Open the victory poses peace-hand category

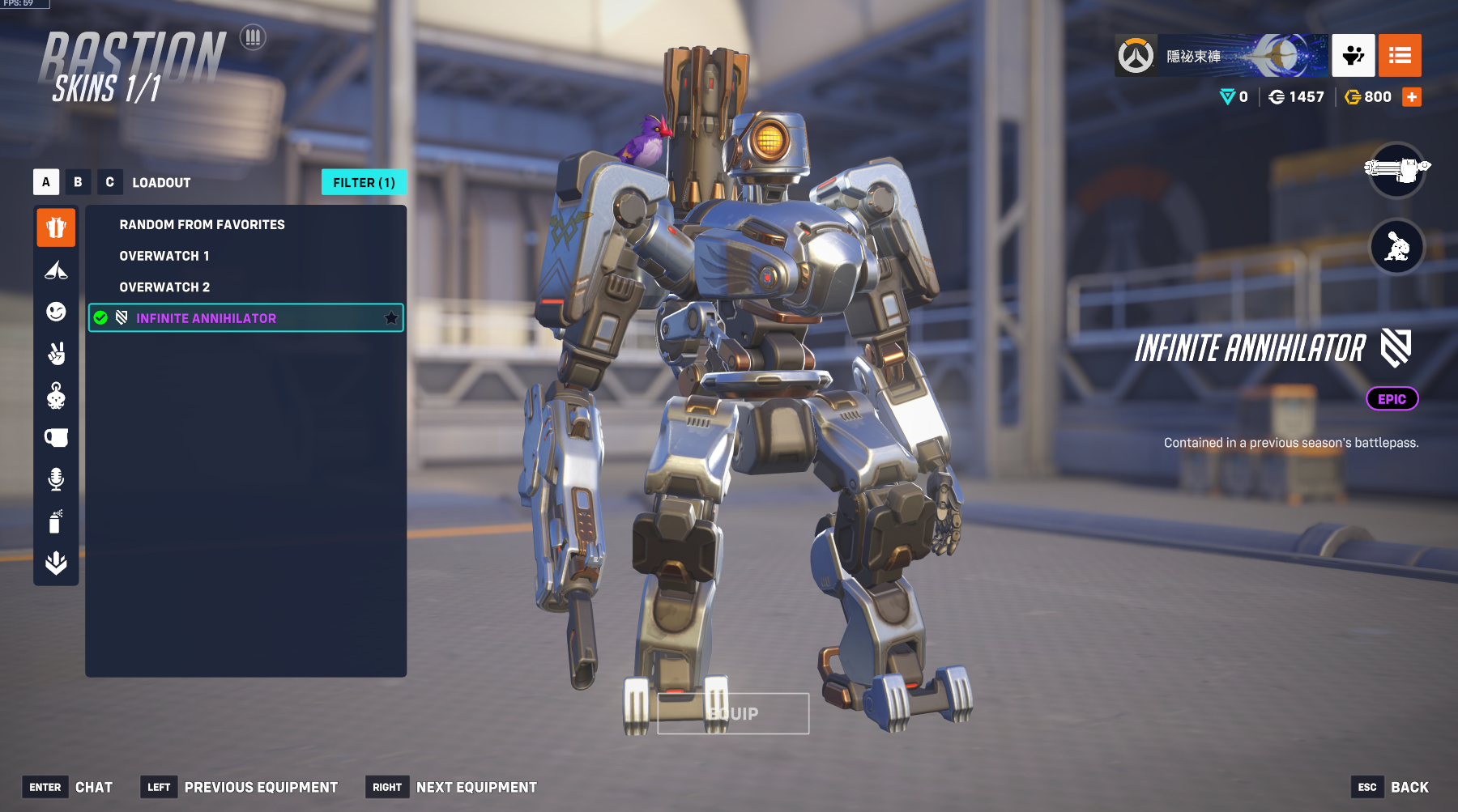(x=56, y=354)
